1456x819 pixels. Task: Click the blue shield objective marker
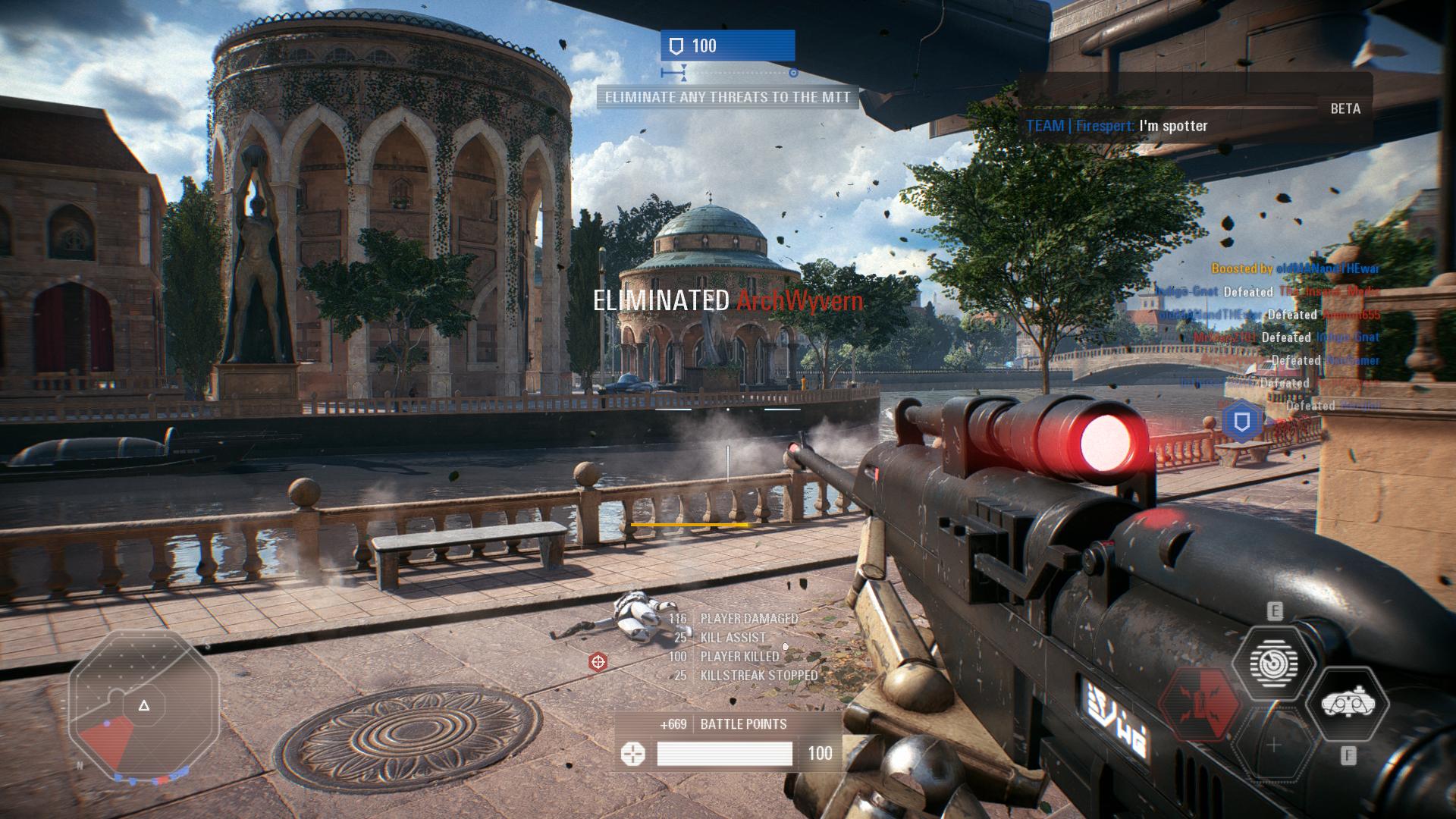pyautogui.click(x=1241, y=422)
